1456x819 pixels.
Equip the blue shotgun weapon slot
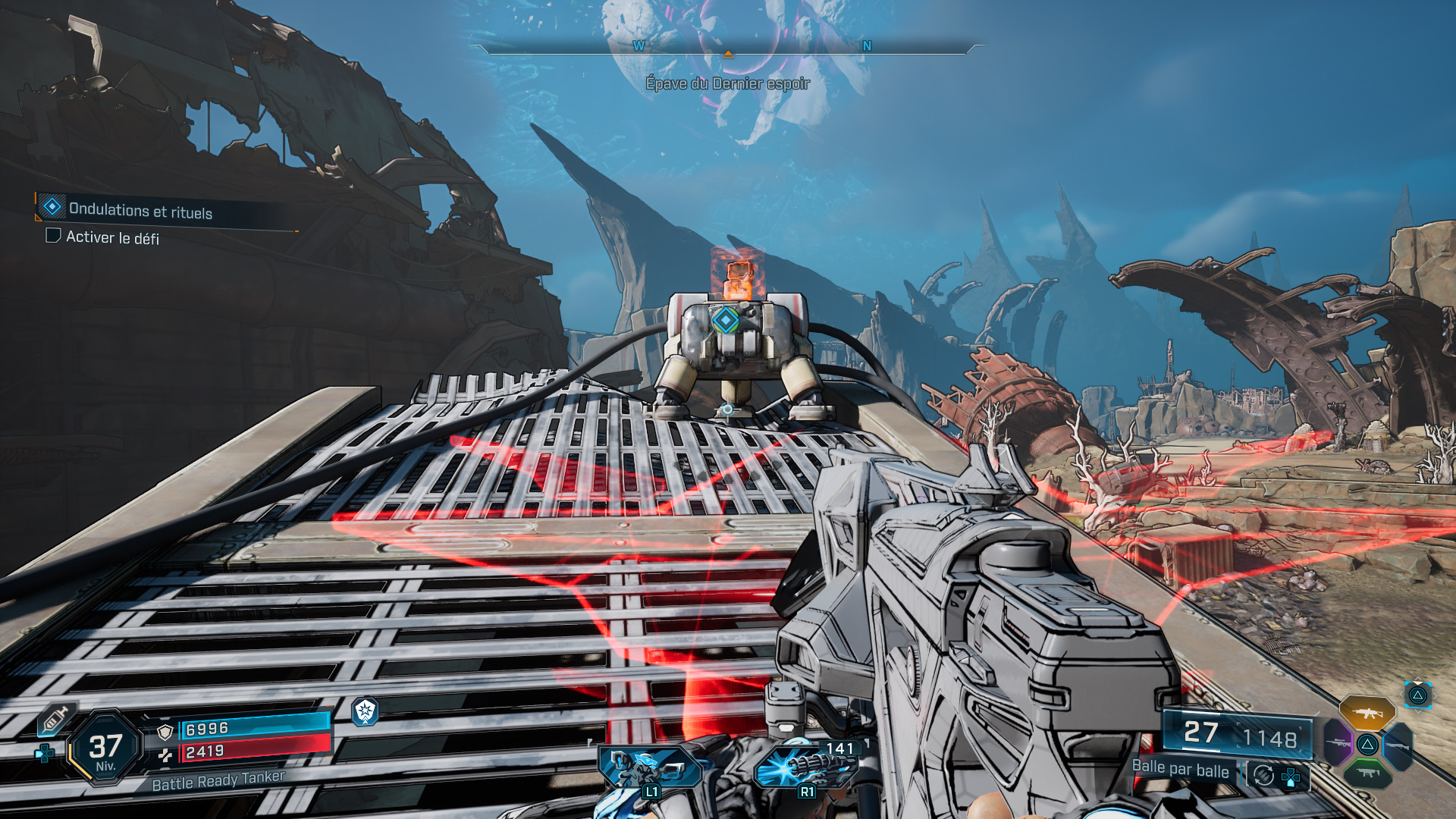tap(1398, 745)
